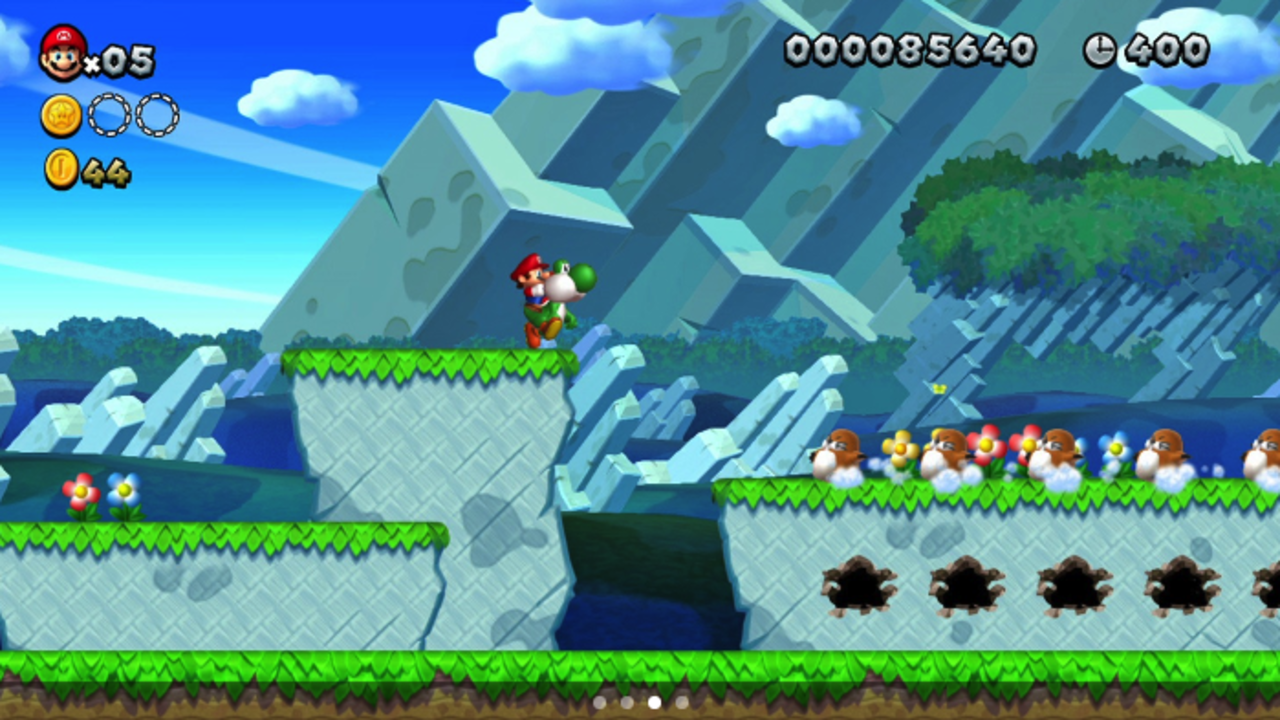The image size is (1280, 720).
Task: Click the Mario head lives icon
Action: click(x=62, y=52)
